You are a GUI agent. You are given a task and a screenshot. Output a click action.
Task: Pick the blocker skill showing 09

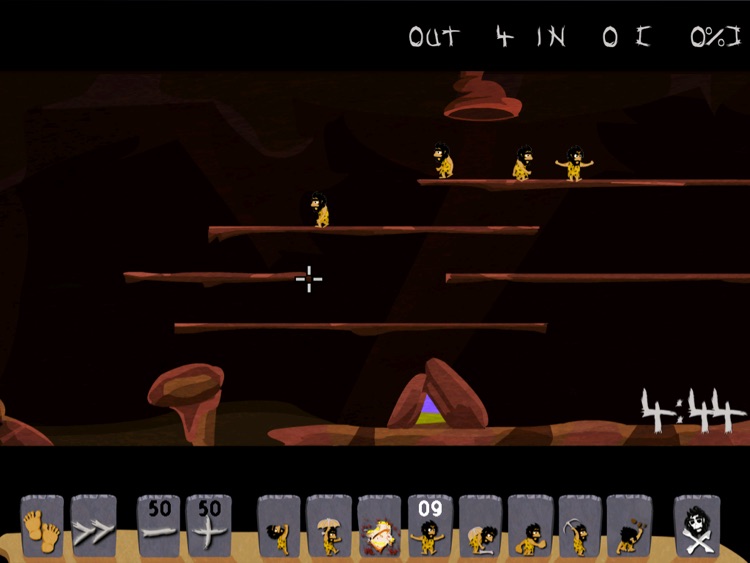(x=430, y=525)
